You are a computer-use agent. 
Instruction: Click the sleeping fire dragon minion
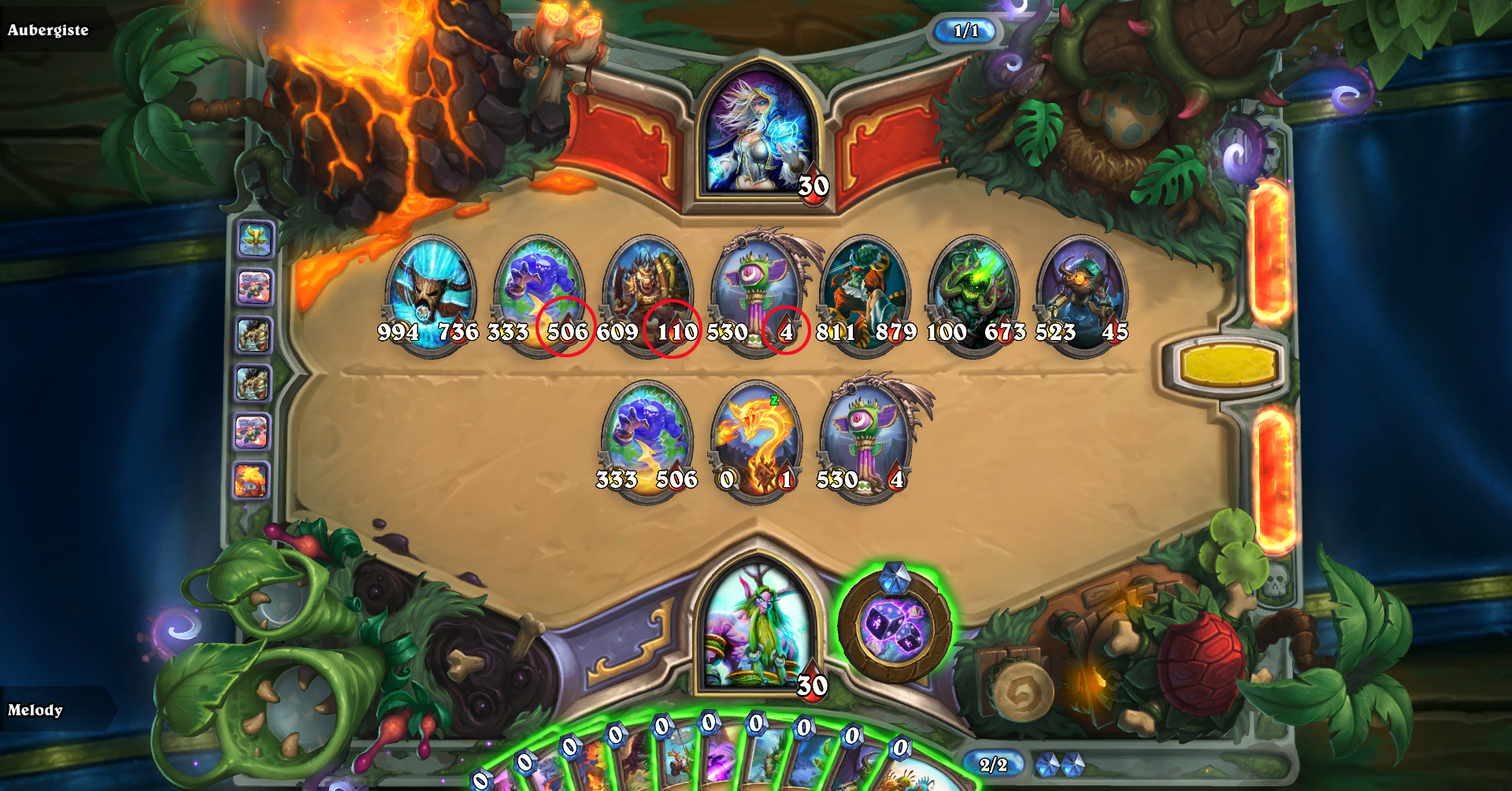(x=754, y=437)
